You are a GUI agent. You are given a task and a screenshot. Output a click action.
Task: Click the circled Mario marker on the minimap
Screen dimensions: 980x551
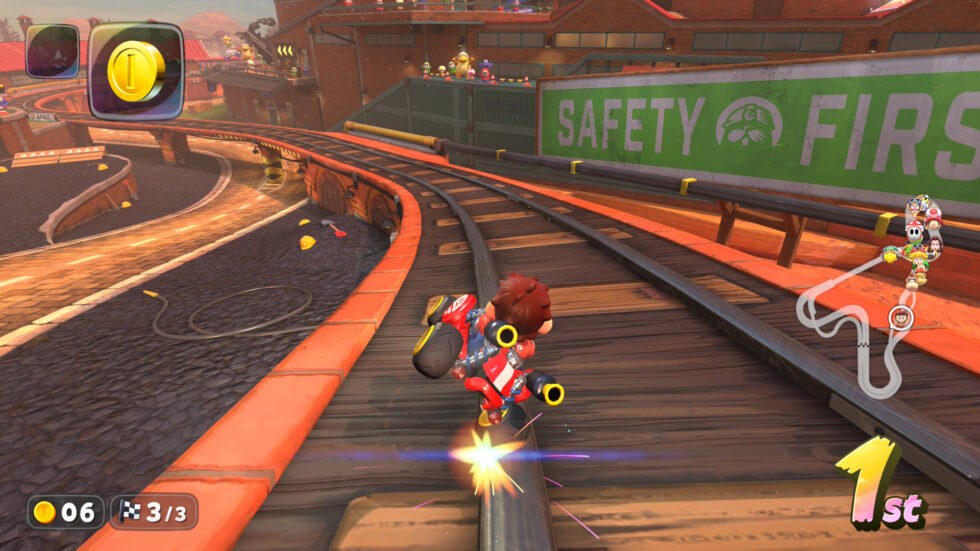point(900,318)
